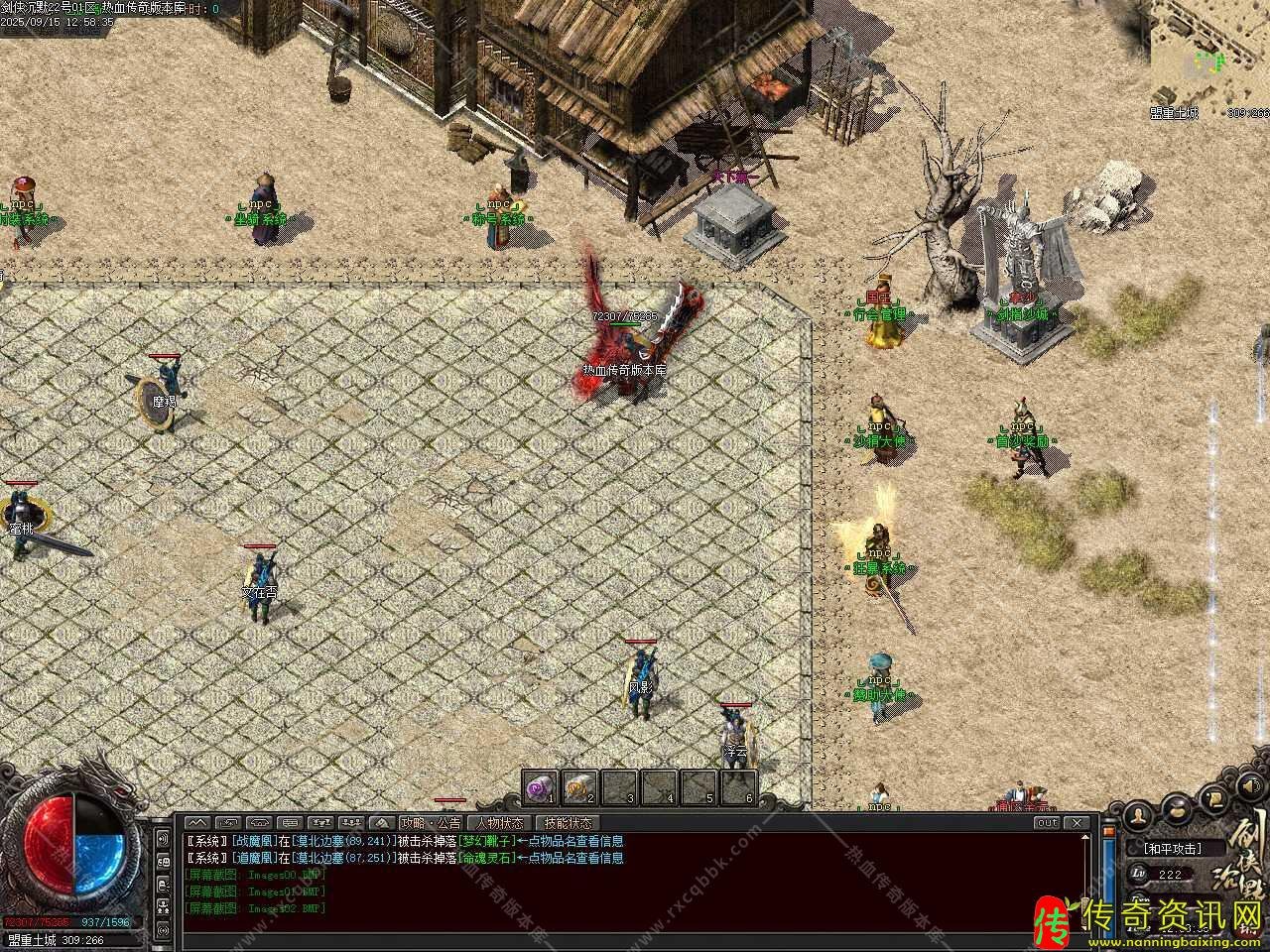The width and height of the screenshot is (1270, 952).
Task: Switch to the 人物状态 tab
Action: (499, 823)
